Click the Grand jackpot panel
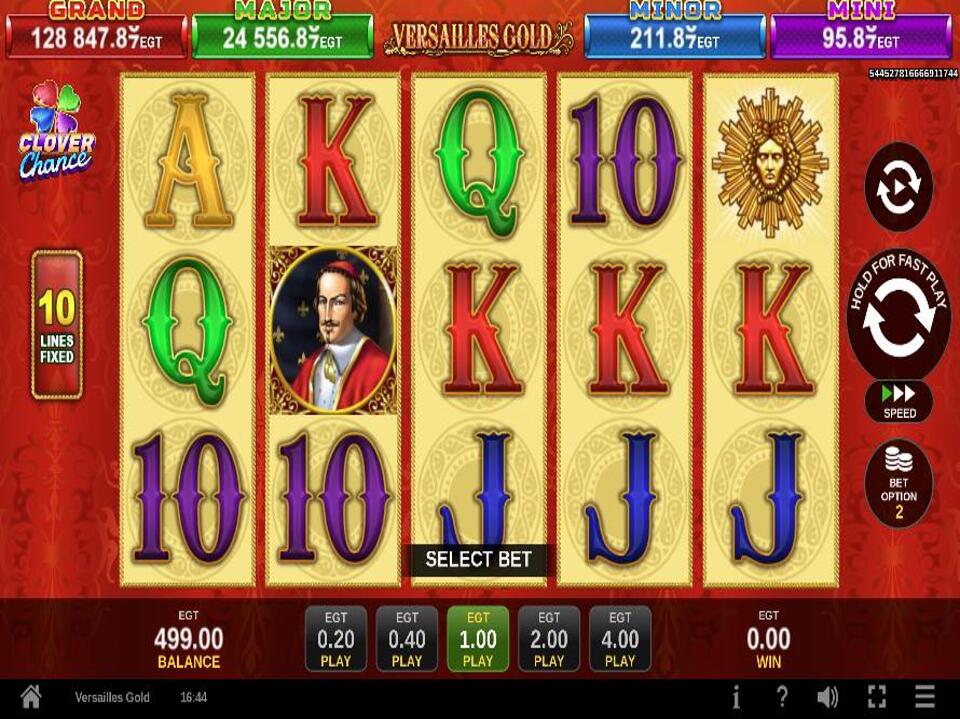Screen dimensions: 960x719 (x=96, y=31)
